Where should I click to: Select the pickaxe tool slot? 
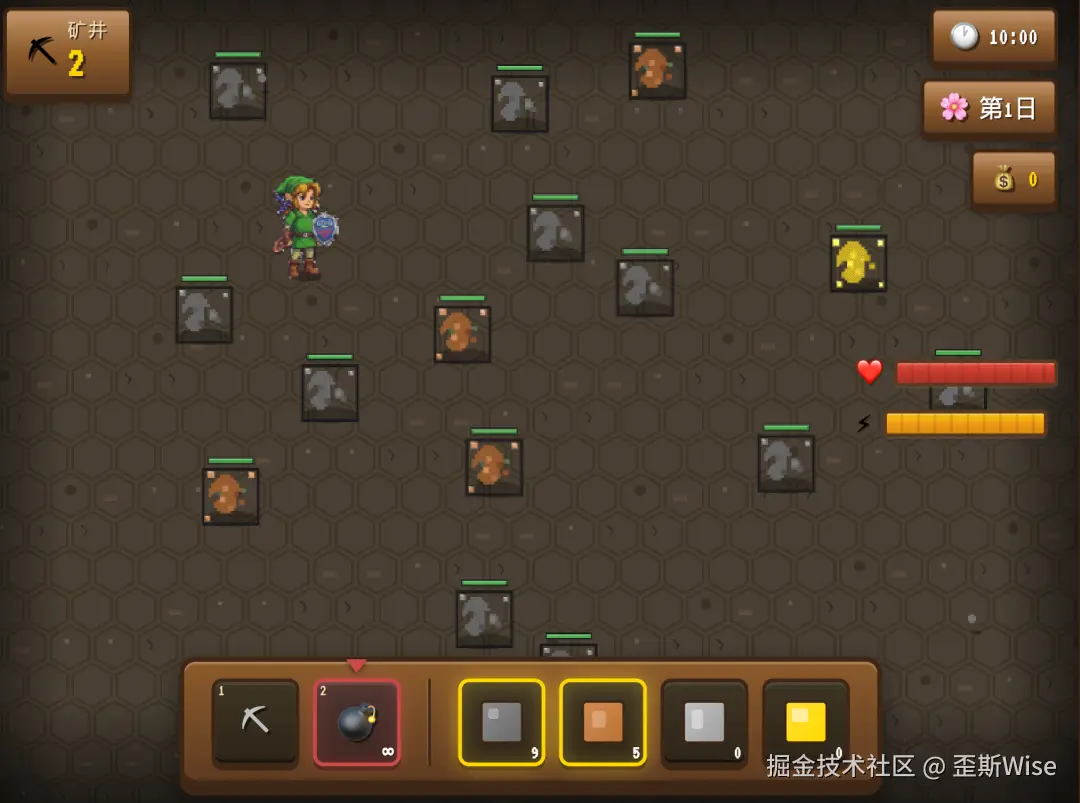pos(255,722)
